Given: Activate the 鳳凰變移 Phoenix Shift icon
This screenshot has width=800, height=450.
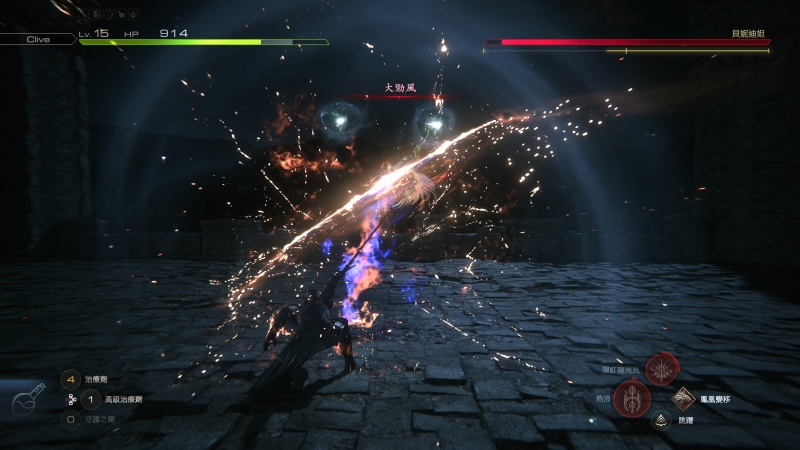Looking at the screenshot, I should click(x=684, y=399).
